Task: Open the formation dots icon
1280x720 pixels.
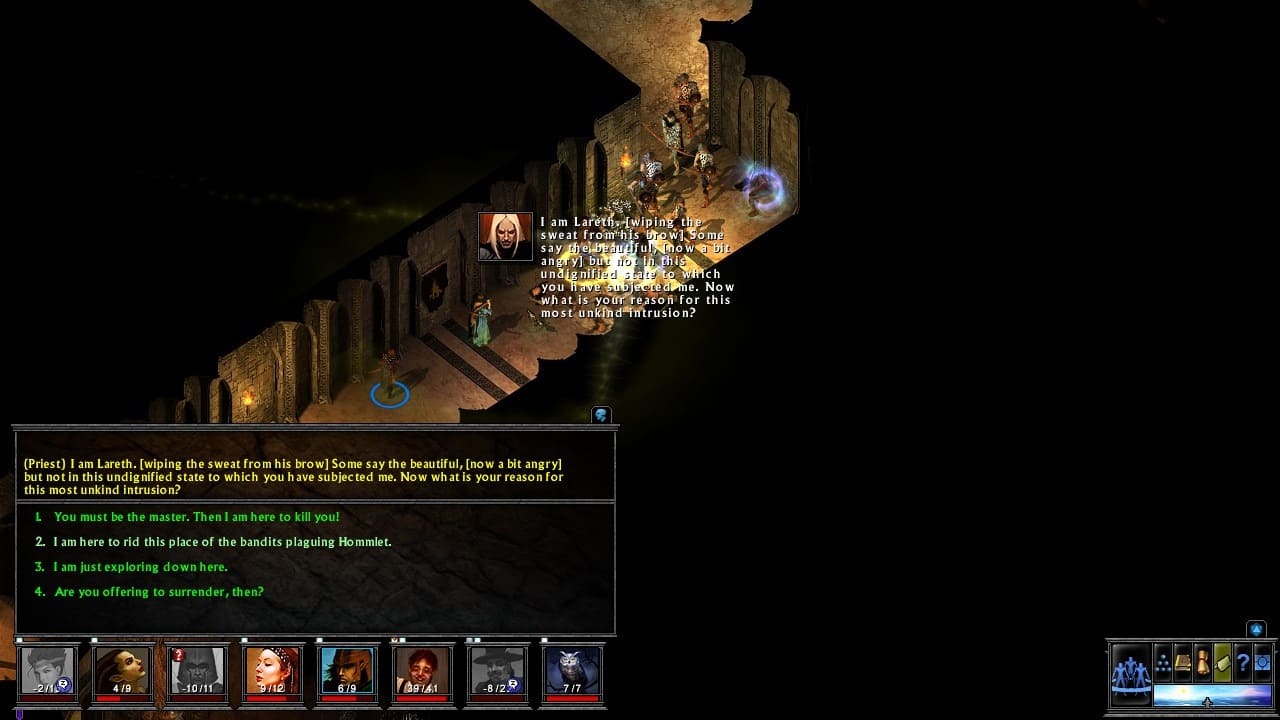Action: (1163, 662)
